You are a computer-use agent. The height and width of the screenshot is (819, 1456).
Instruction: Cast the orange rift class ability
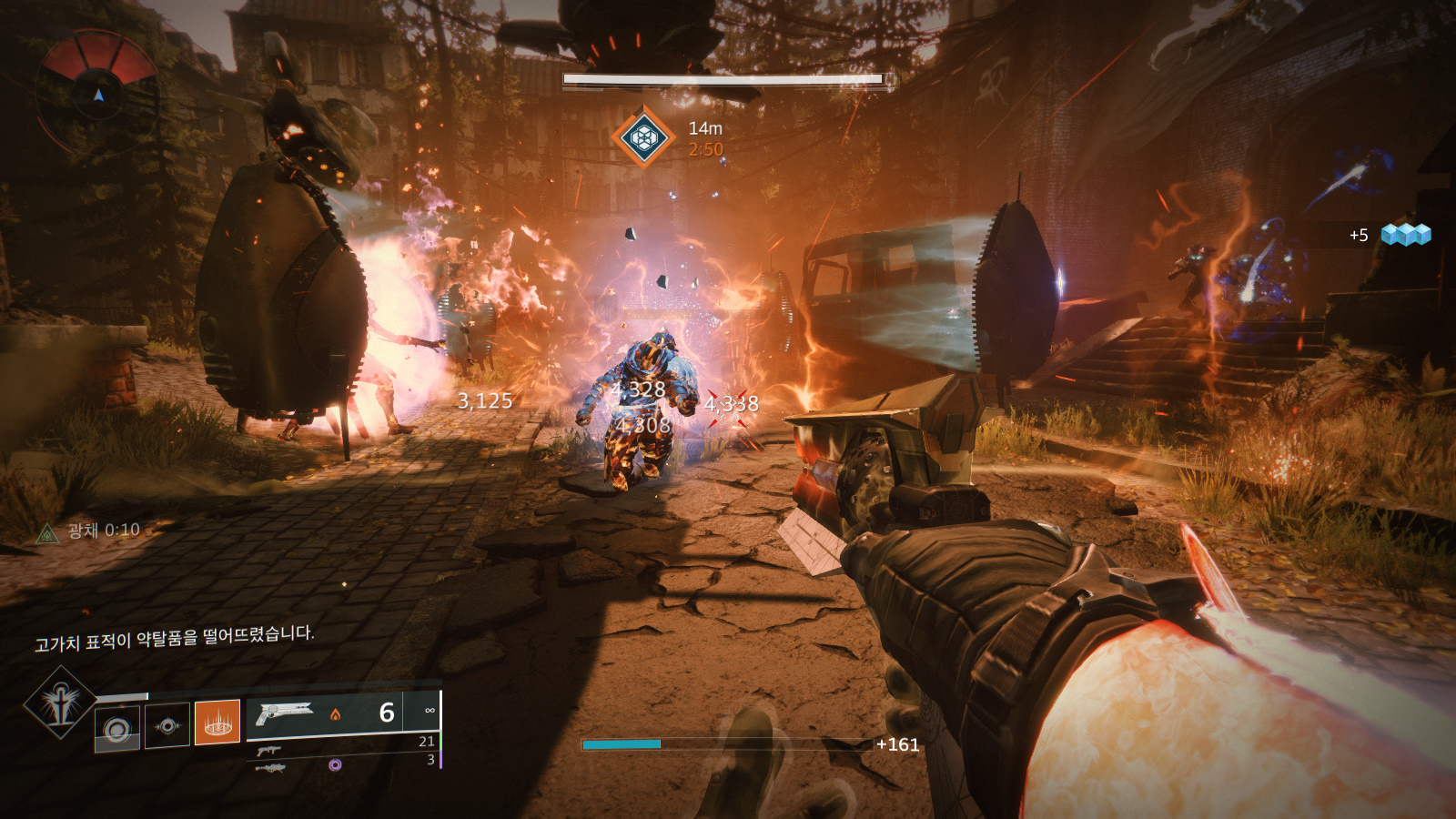coord(217,723)
